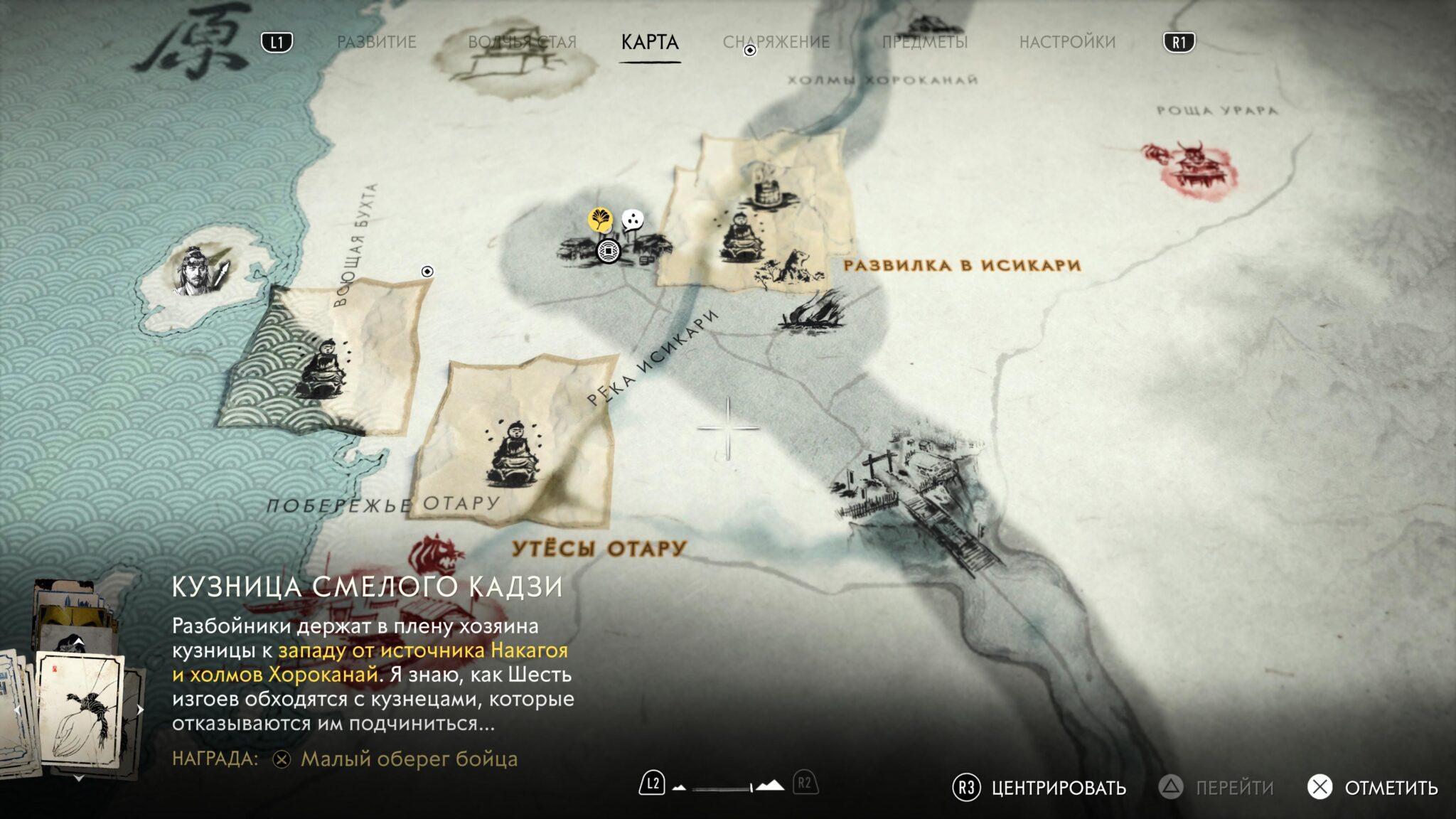Click the right arrow beside the quest card

(140, 710)
